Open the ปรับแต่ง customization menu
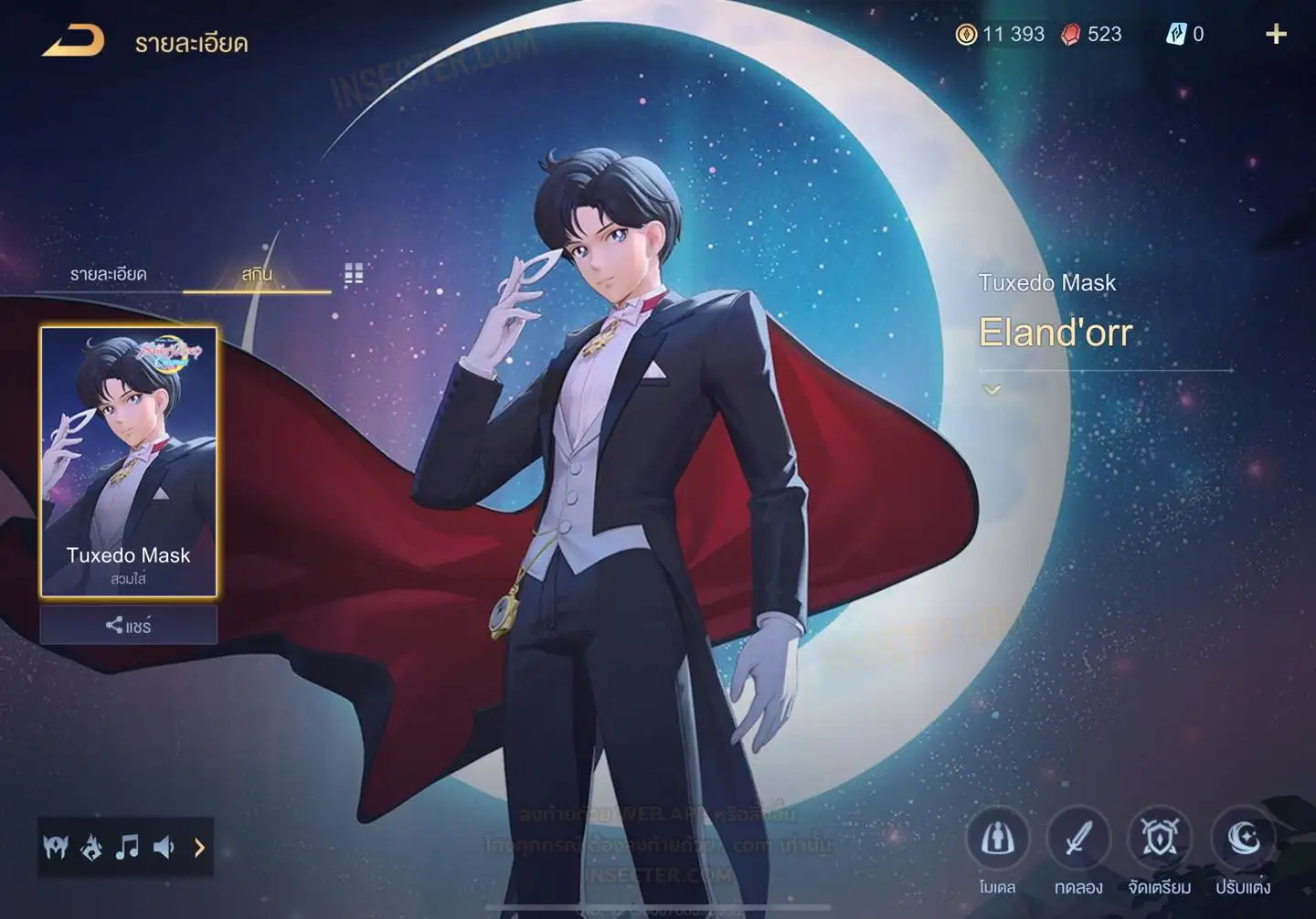Viewport: 1316px width, 919px height. [1242, 839]
